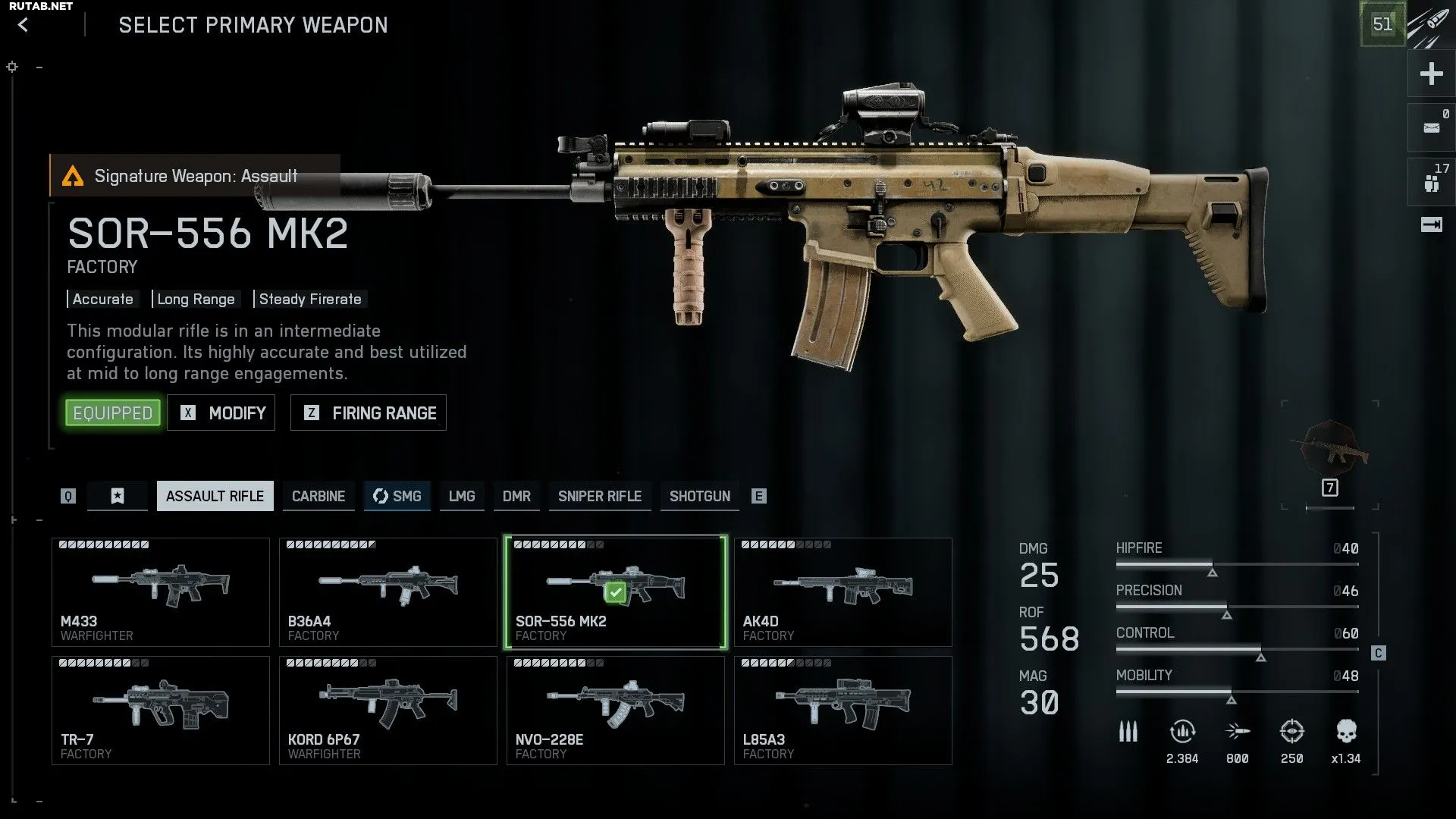Screen dimensions: 1456x819
Task: Go back using the top-left arrow
Action: click(x=24, y=25)
